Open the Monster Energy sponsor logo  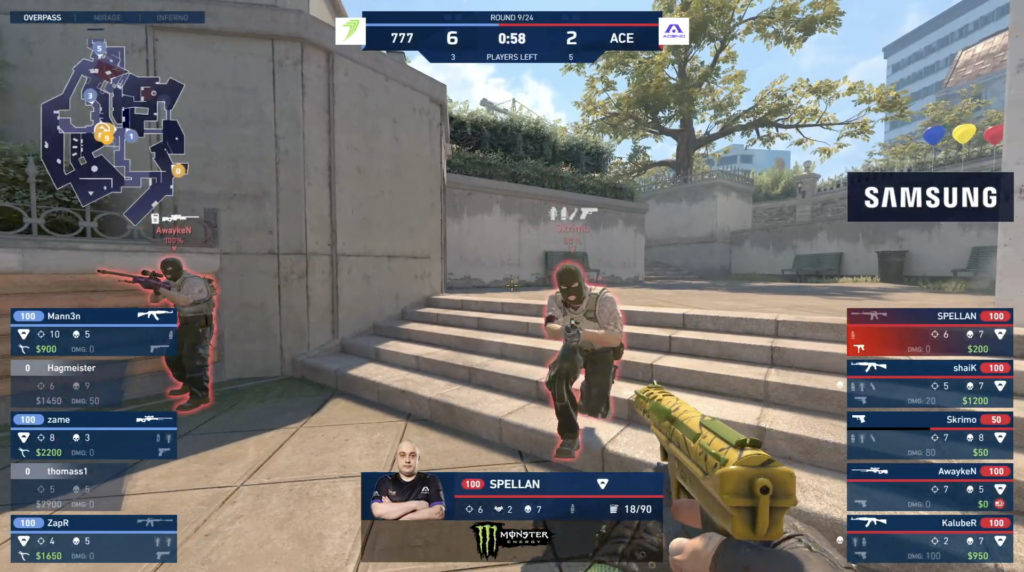pos(511,540)
